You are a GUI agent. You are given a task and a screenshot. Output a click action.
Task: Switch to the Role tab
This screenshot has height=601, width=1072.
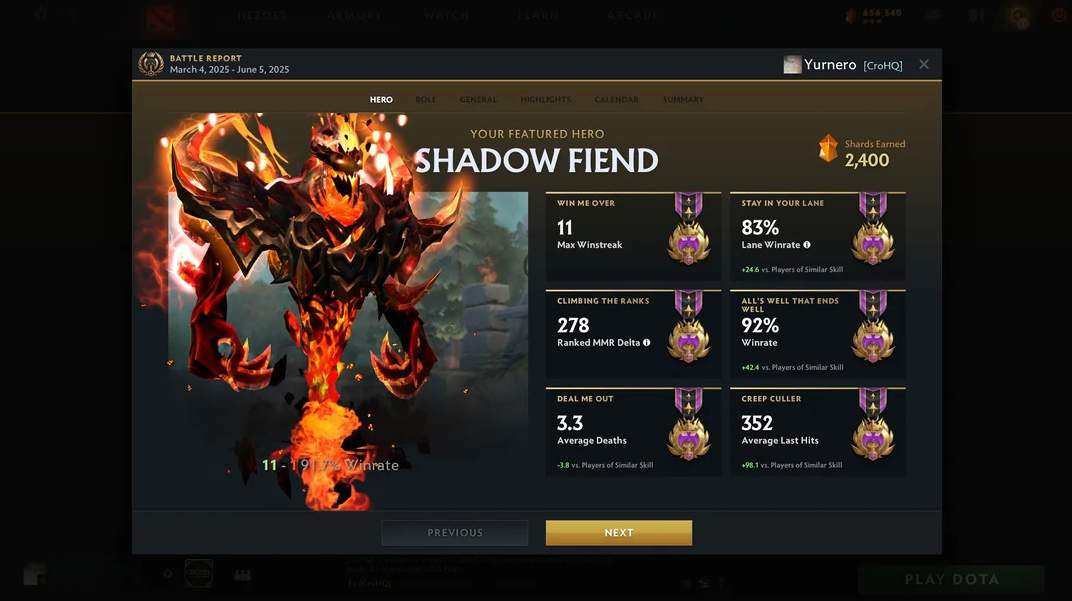coord(426,100)
